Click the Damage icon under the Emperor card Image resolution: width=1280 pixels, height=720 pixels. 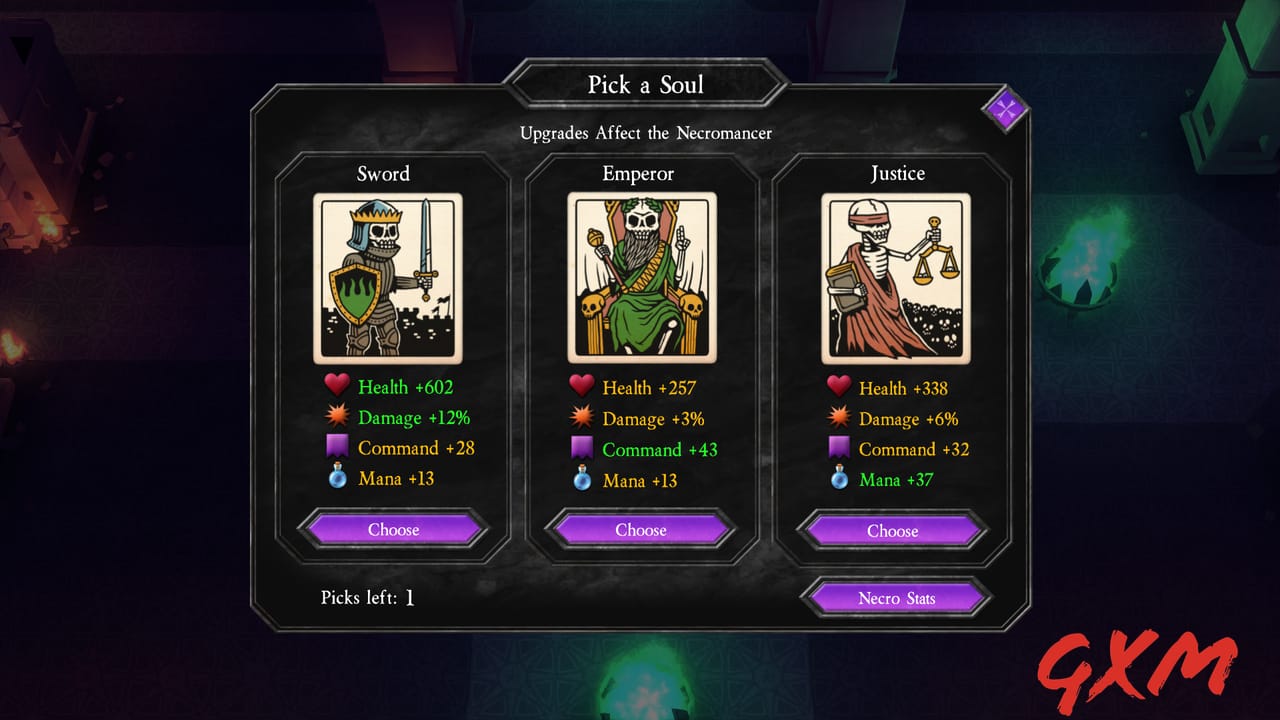point(581,417)
